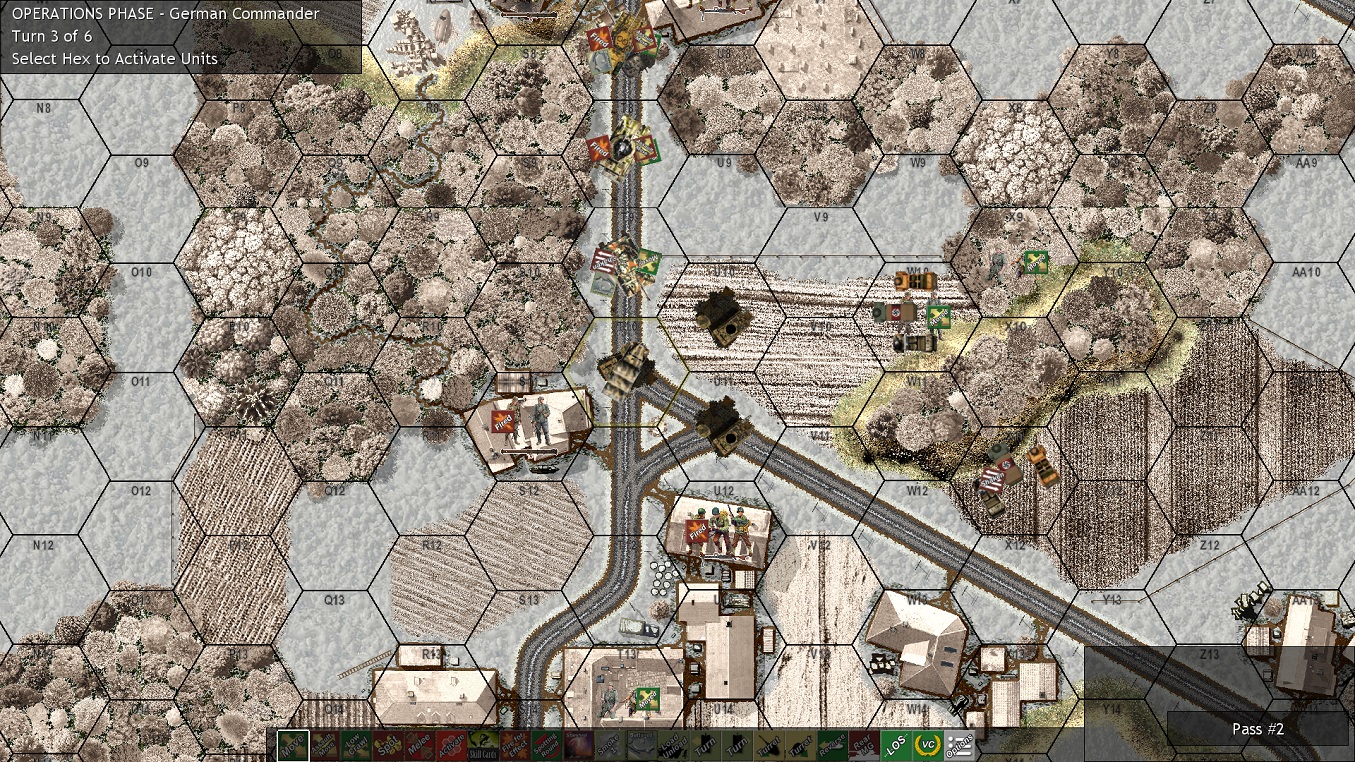Open the Skill Cards icon
This screenshot has height=762, width=1355.
coord(481,745)
